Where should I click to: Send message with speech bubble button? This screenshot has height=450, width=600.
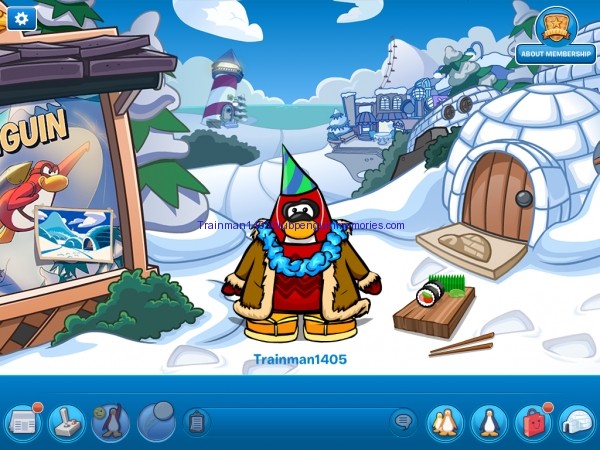403,421
